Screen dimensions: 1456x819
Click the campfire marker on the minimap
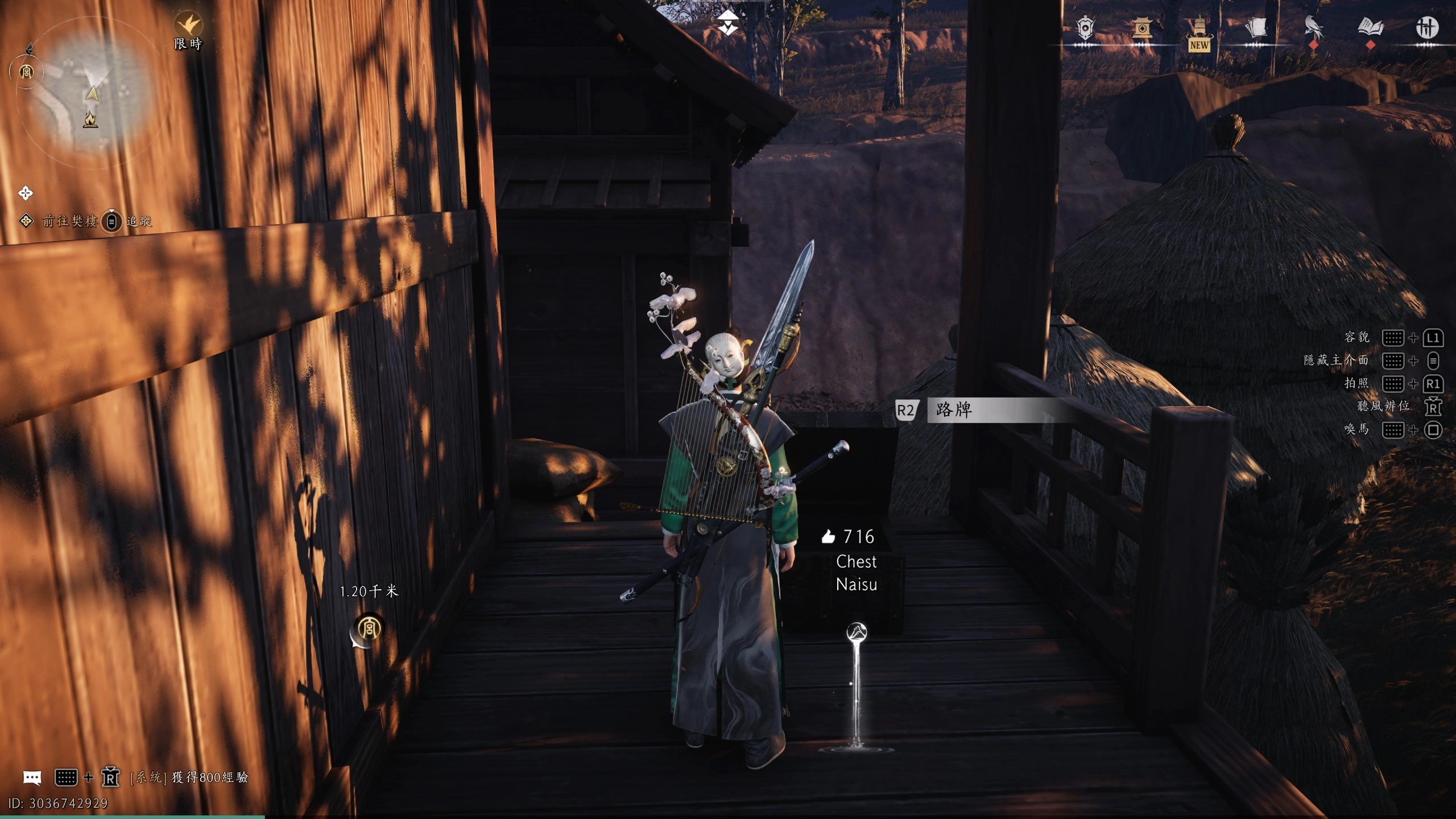click(x=90, y=119)
